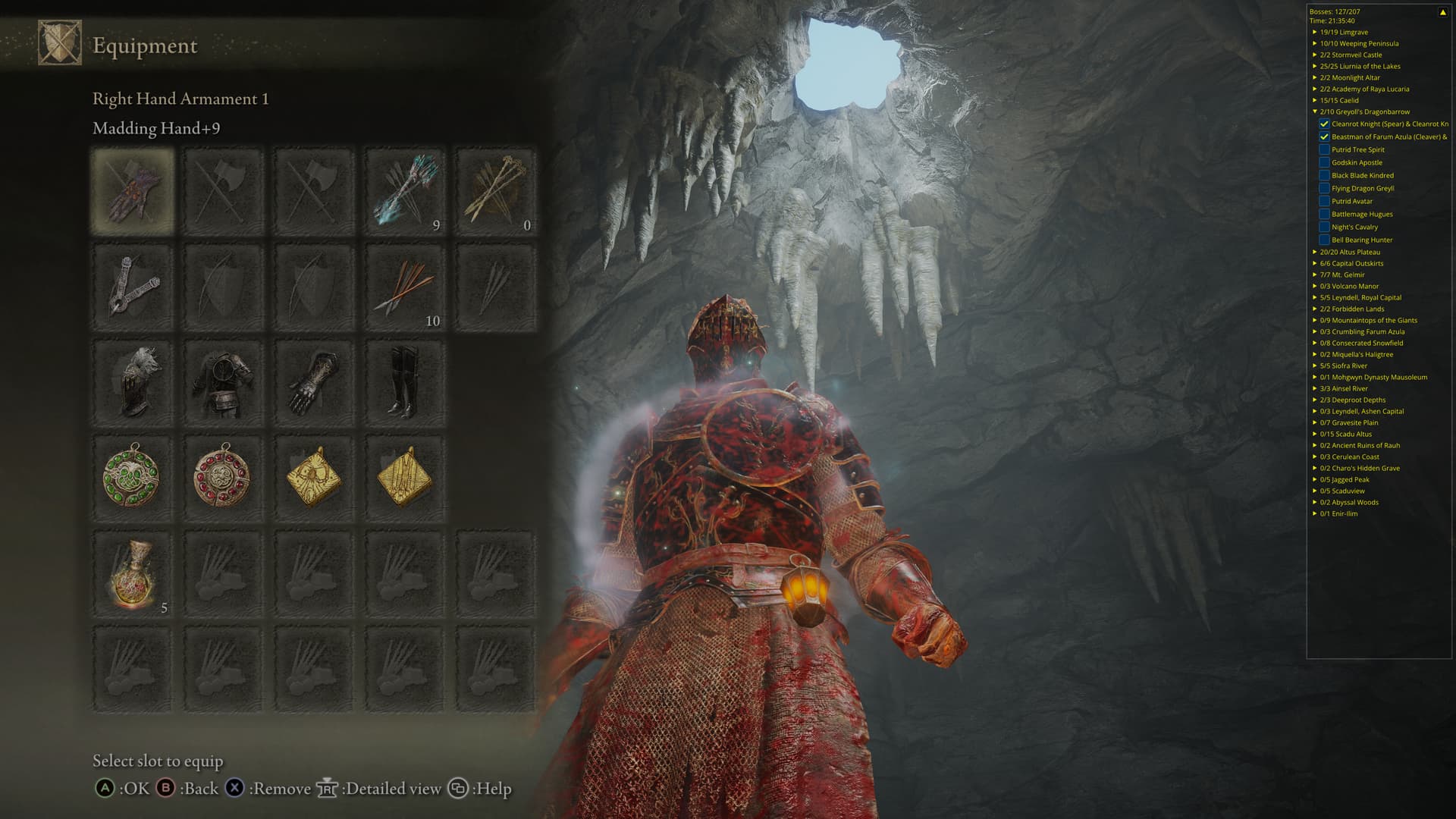Select the gauntlets armor slot
Screen dimensions: 1456x819
pos(314,383)
